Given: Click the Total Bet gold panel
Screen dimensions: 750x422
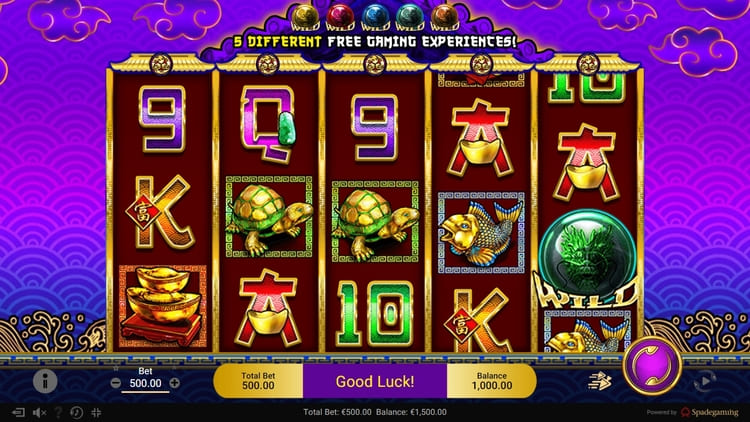Looking at the screenshot, I should pos(258,381).
